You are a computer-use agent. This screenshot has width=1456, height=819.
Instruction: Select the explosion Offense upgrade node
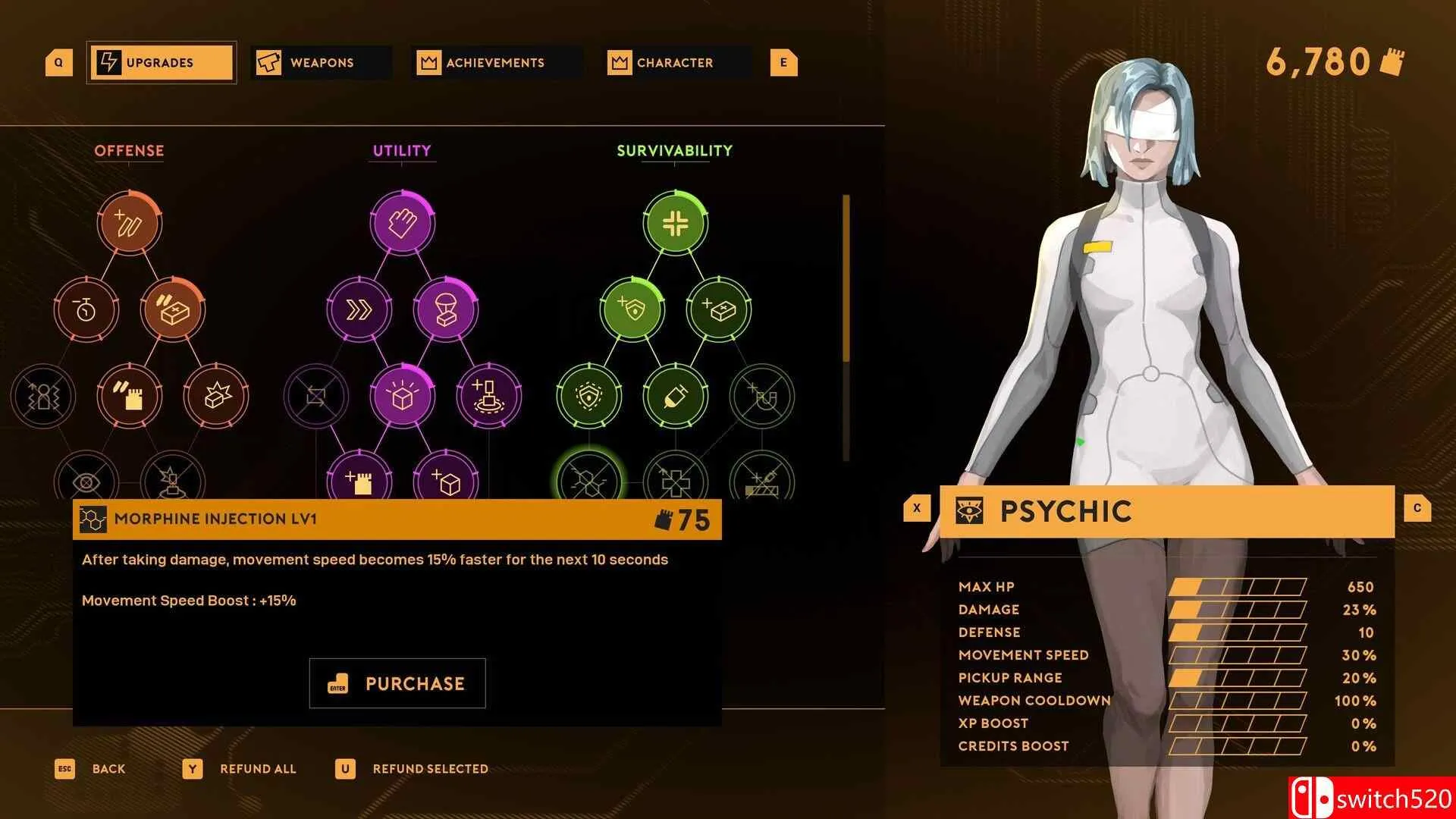(215, 396)
